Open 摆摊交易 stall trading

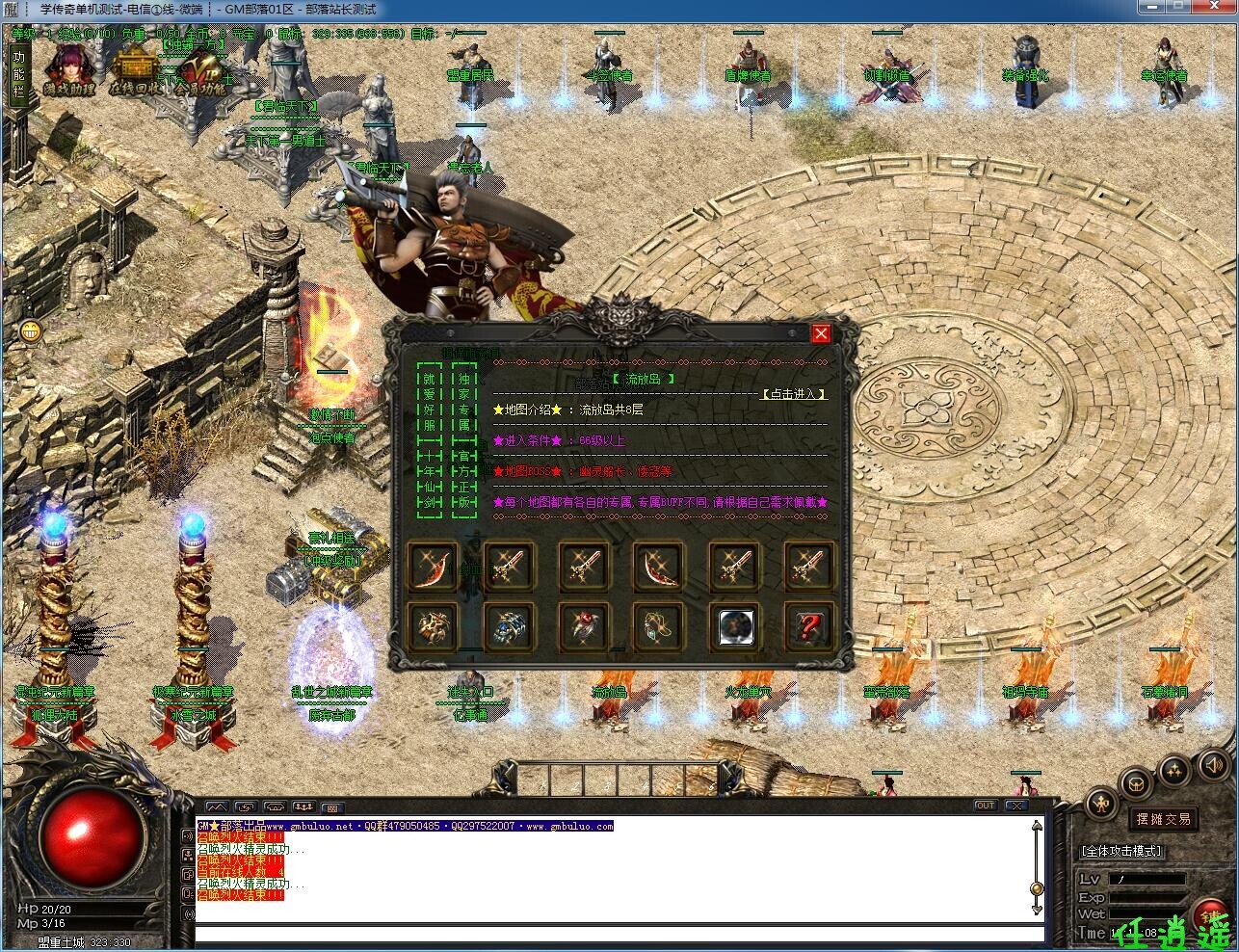pyautogui.click(x=1164, y=818)
